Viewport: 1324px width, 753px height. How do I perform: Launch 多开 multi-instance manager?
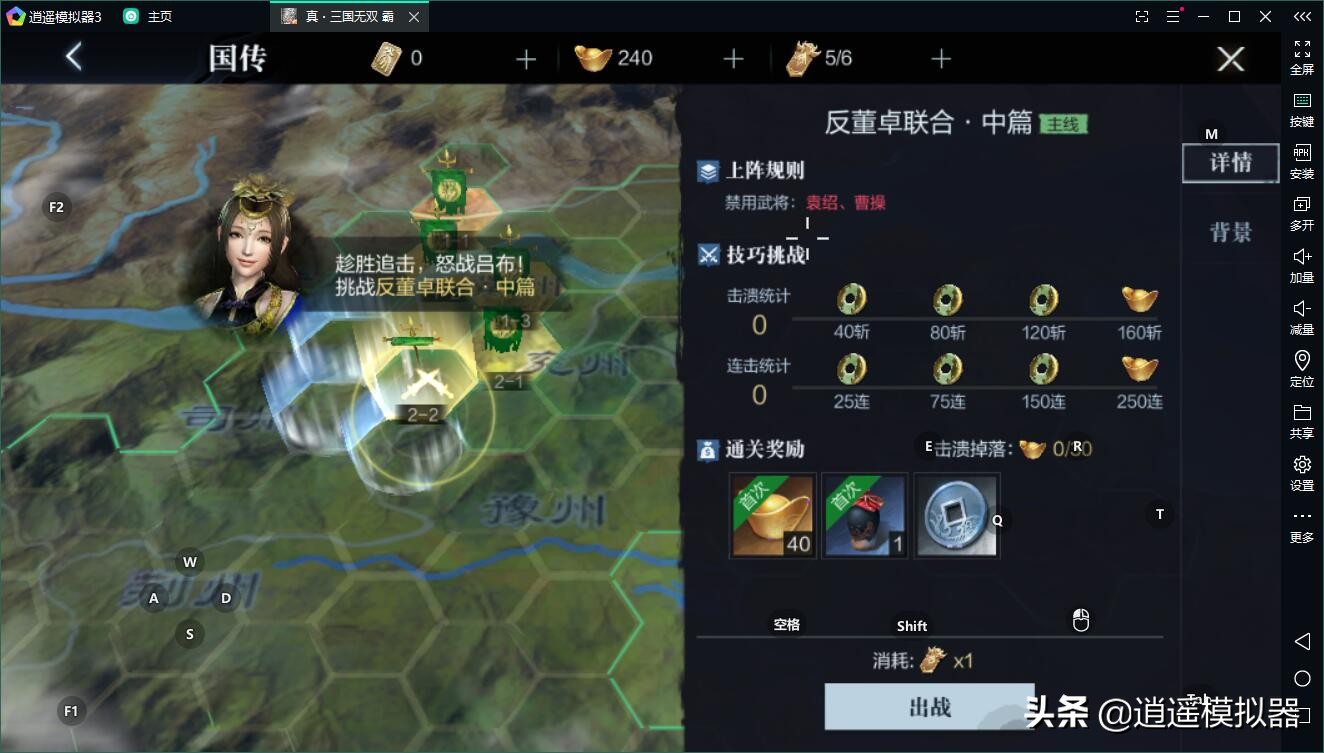click(x=1301, y=214)
